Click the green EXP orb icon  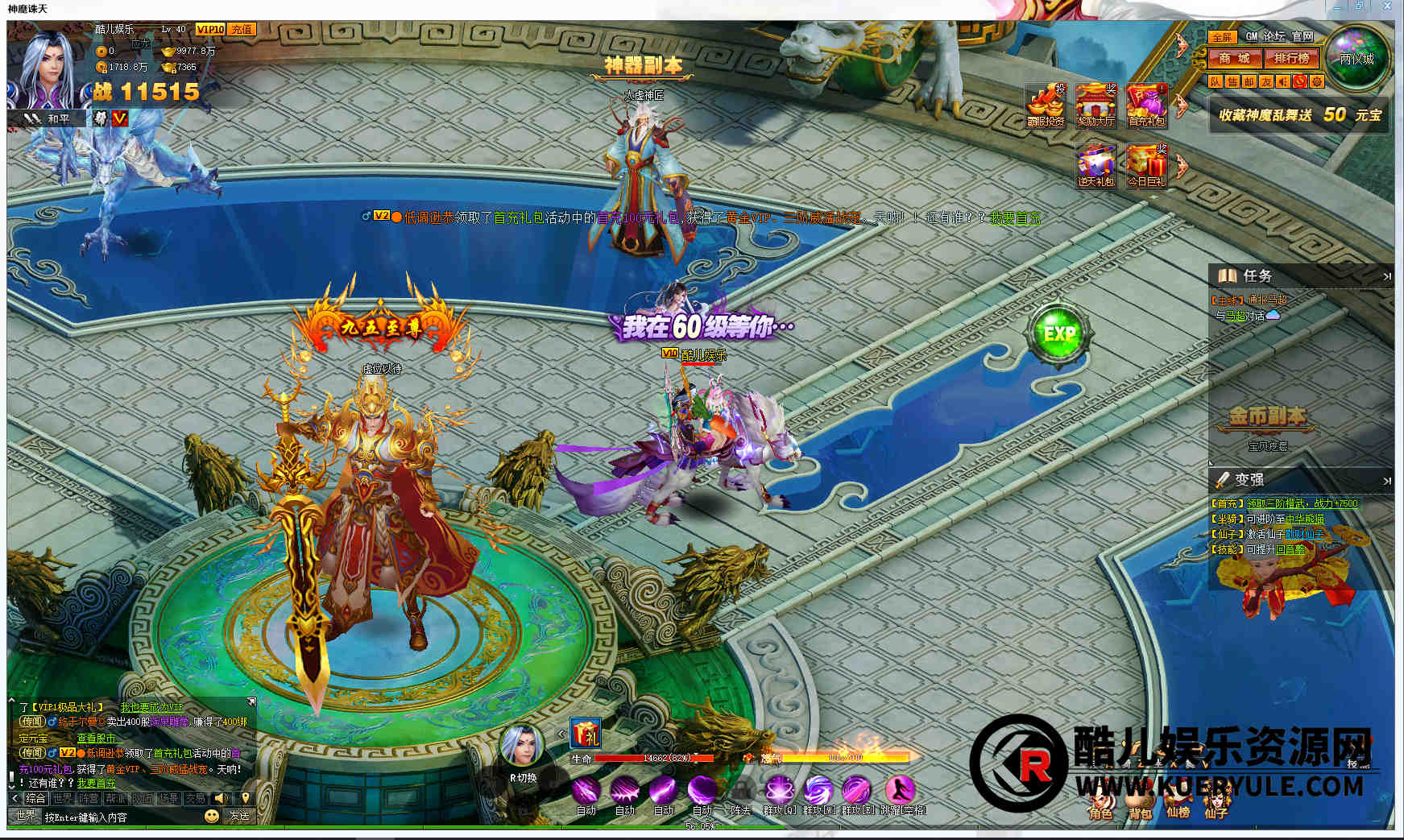pyautogui.click(x=1059, y=333)
